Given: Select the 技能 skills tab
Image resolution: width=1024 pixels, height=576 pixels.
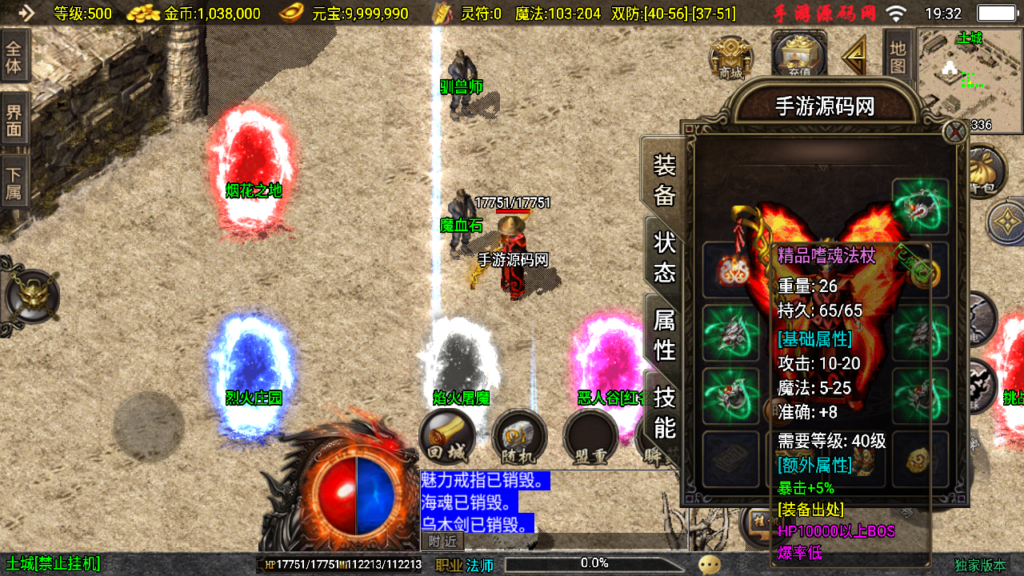Looking at the screenshot, I should coord(664,411).
